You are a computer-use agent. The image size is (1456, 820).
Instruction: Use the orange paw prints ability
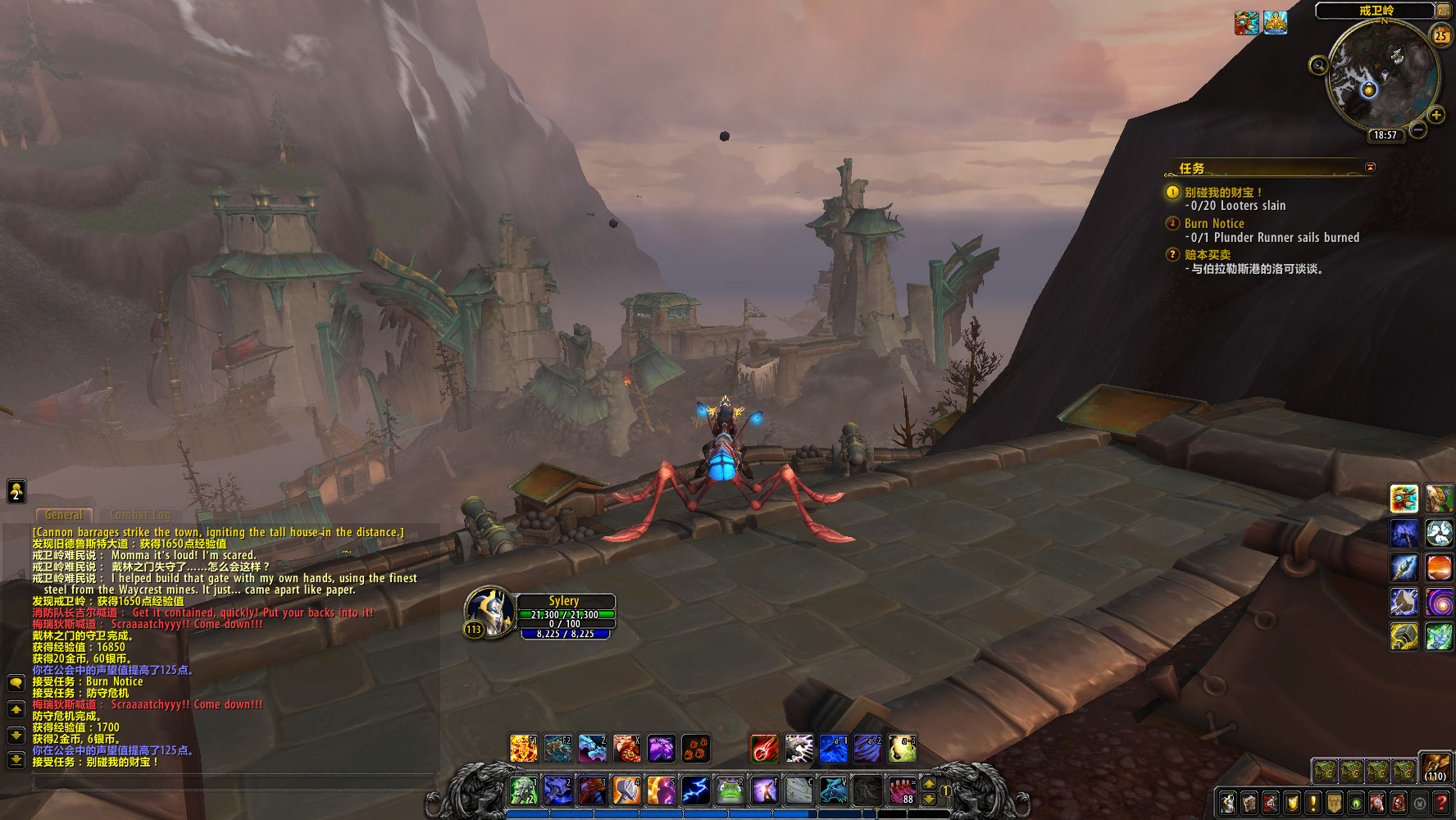tap(695, 748)
